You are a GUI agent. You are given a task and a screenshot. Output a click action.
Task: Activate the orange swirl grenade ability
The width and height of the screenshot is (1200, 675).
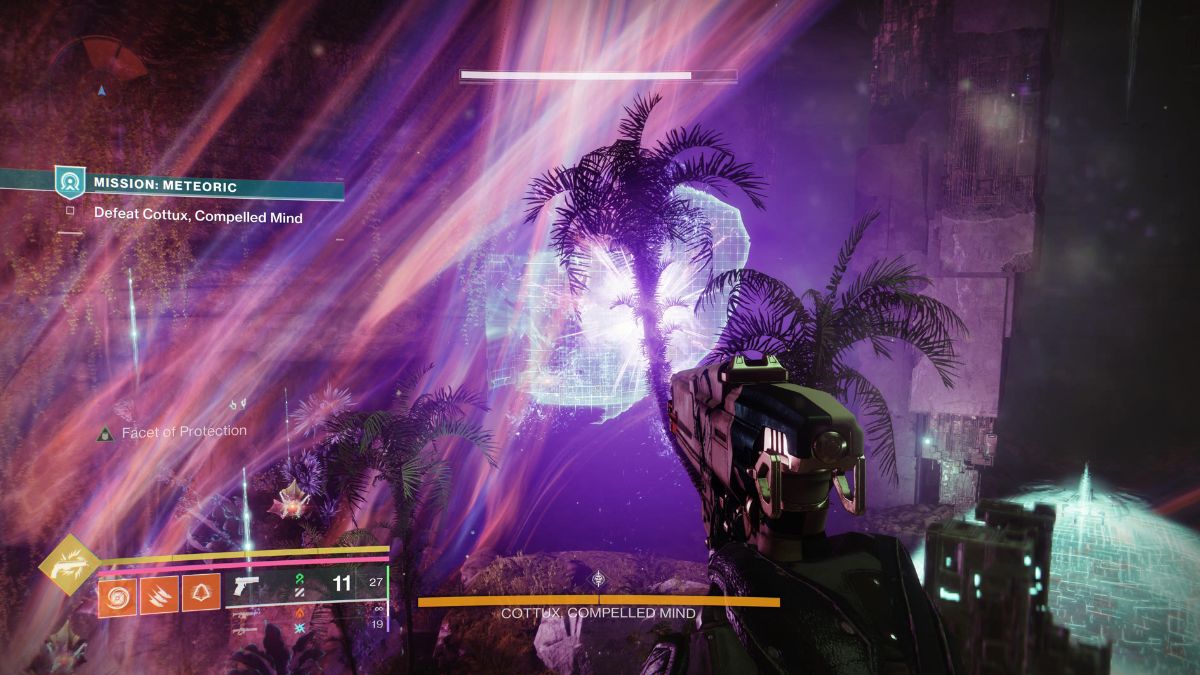tap(117, 595)
